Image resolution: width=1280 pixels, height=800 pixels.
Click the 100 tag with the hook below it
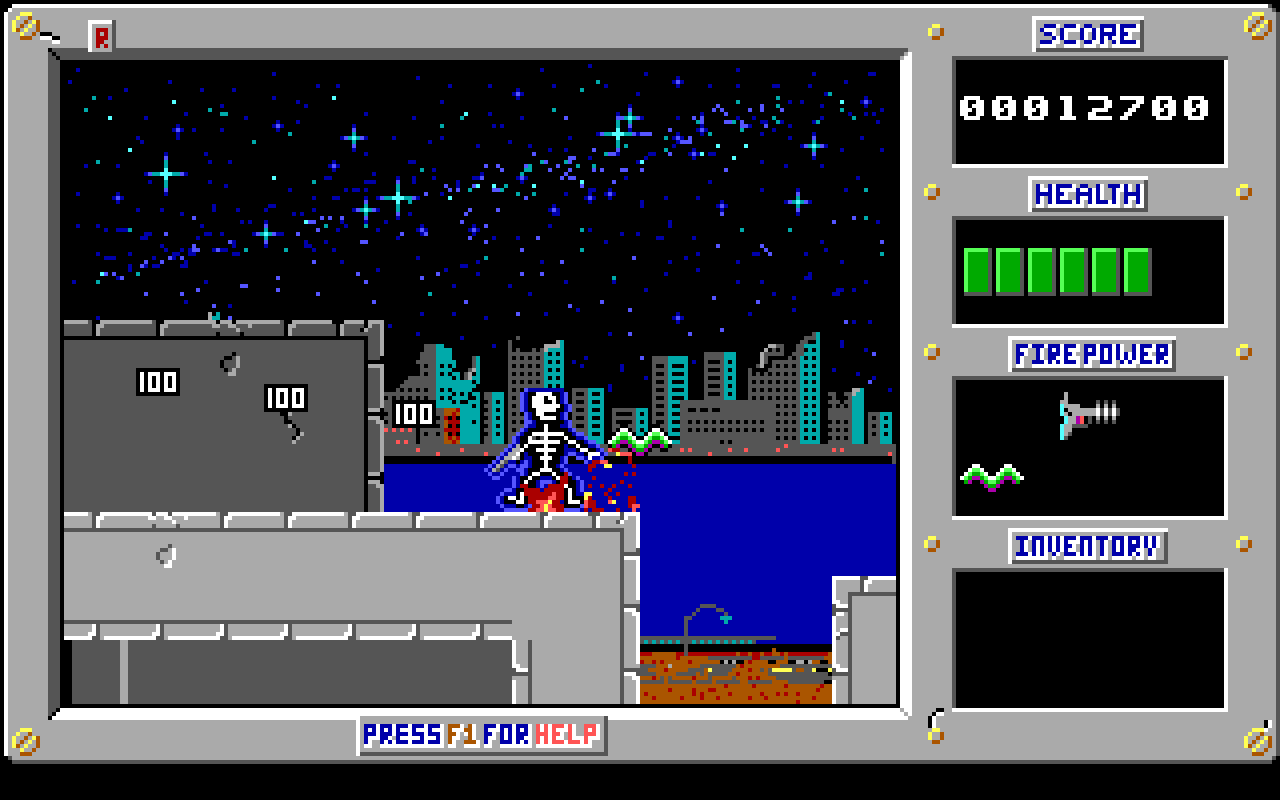[284, 397]
